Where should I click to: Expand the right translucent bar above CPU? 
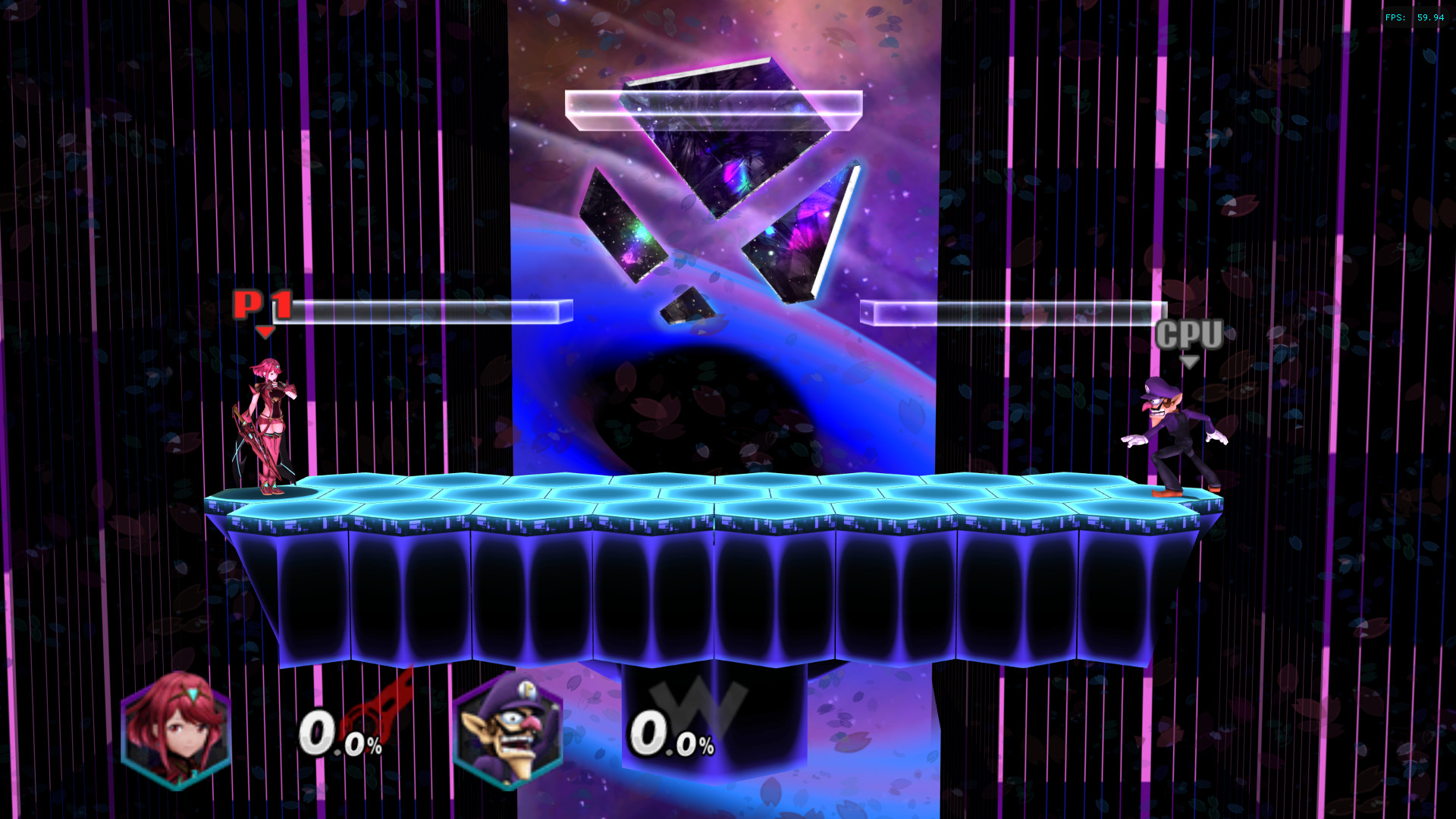1012,311
